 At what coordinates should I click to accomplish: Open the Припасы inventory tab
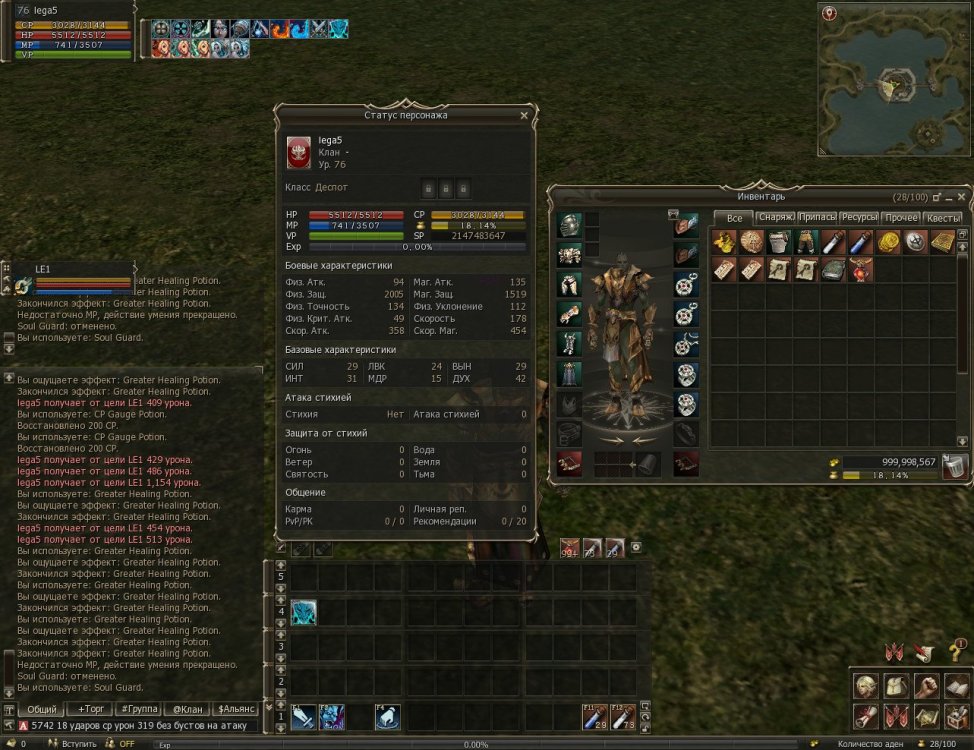click(x=817, y=218)
